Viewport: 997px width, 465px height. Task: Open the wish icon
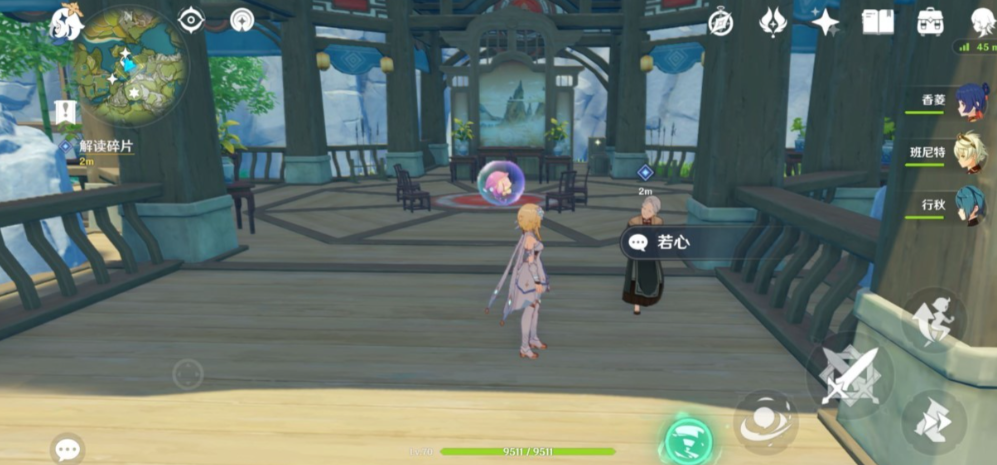click(773, 21)
